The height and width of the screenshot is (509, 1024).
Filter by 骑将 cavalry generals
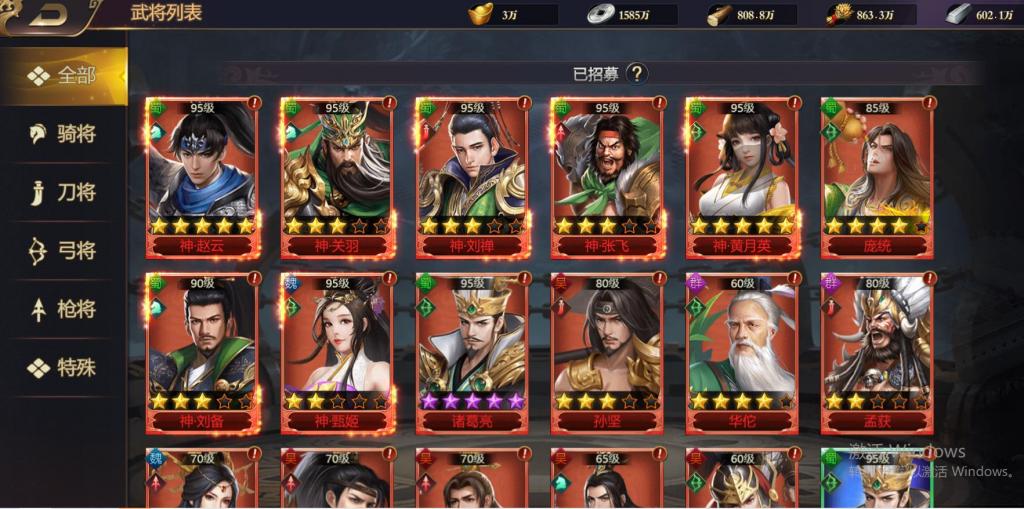click(64, 134)
